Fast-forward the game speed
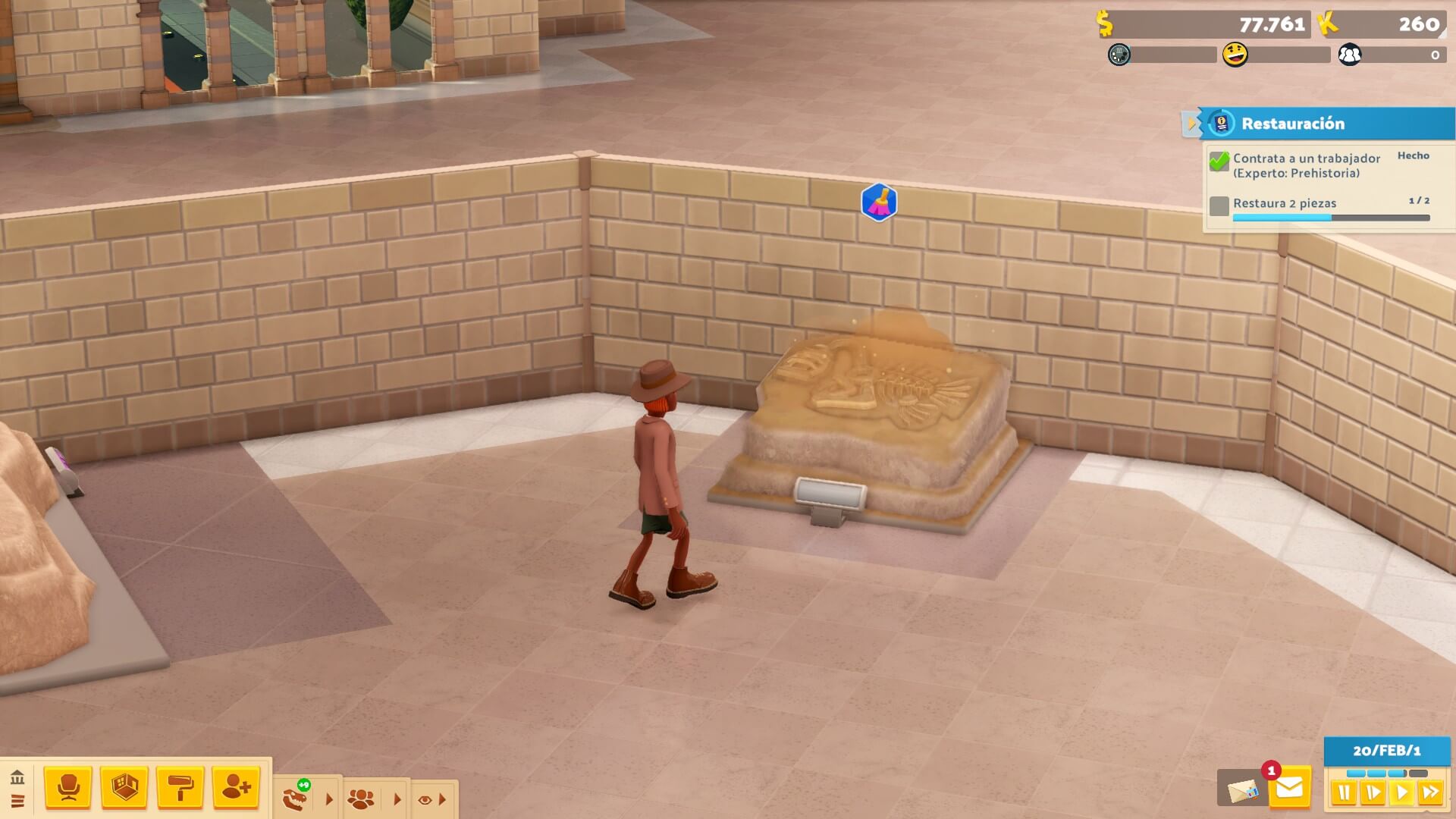The width and height of the screenshot is (1456, 819). tap(1430, 793)
